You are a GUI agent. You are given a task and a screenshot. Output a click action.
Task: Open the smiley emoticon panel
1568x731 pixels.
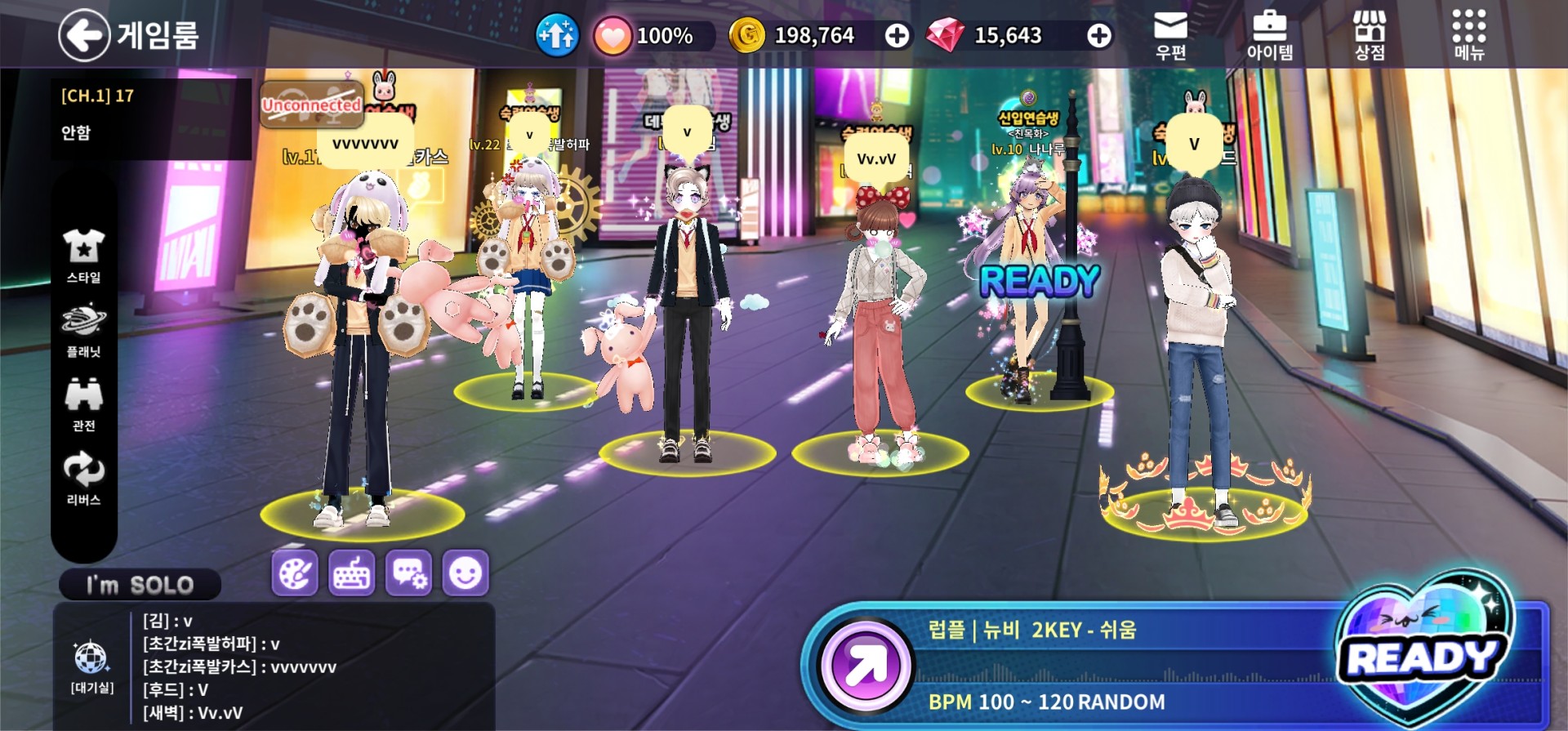point(465,573)
